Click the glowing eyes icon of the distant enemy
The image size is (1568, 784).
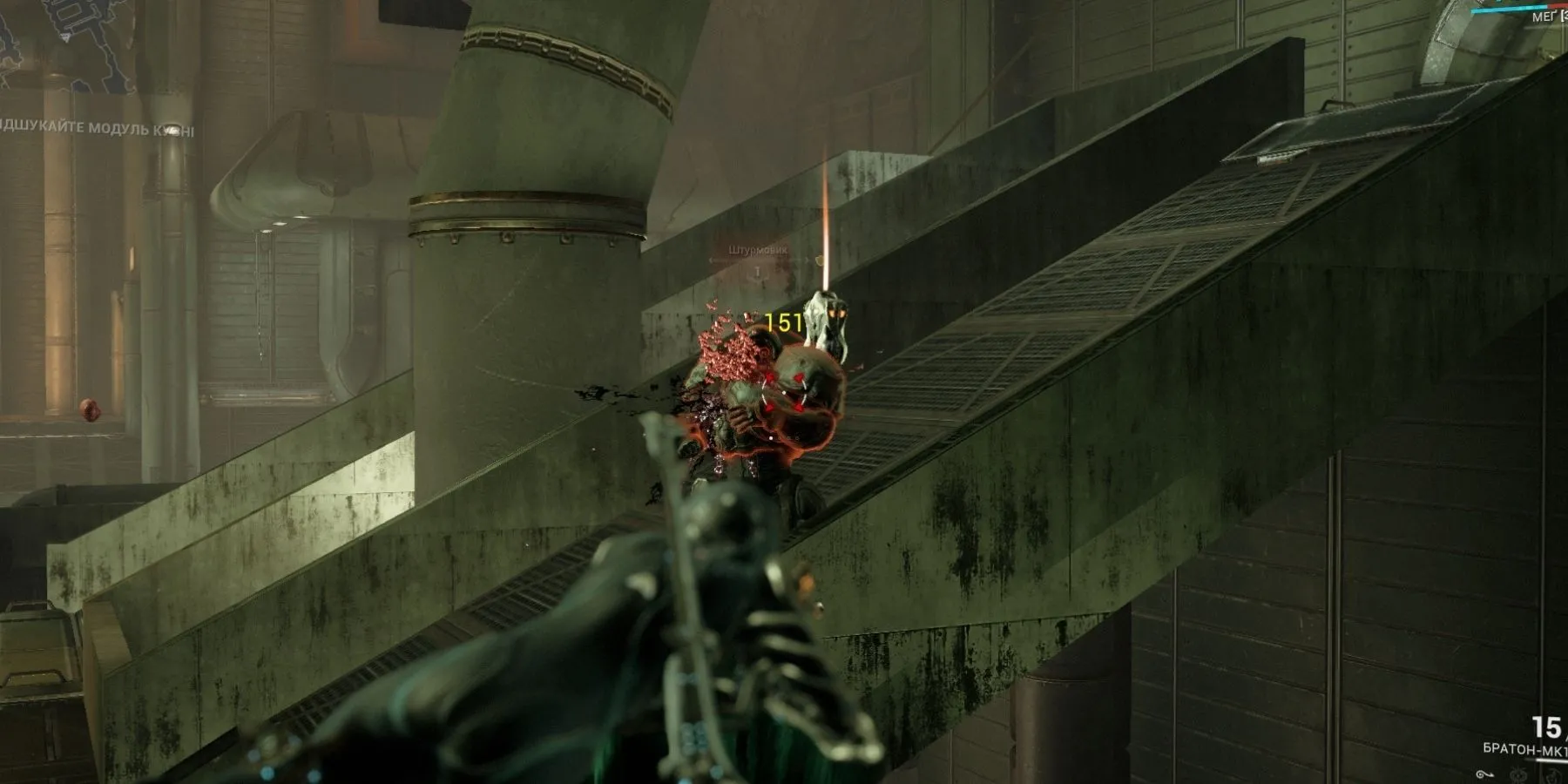(x=835, y=313)
